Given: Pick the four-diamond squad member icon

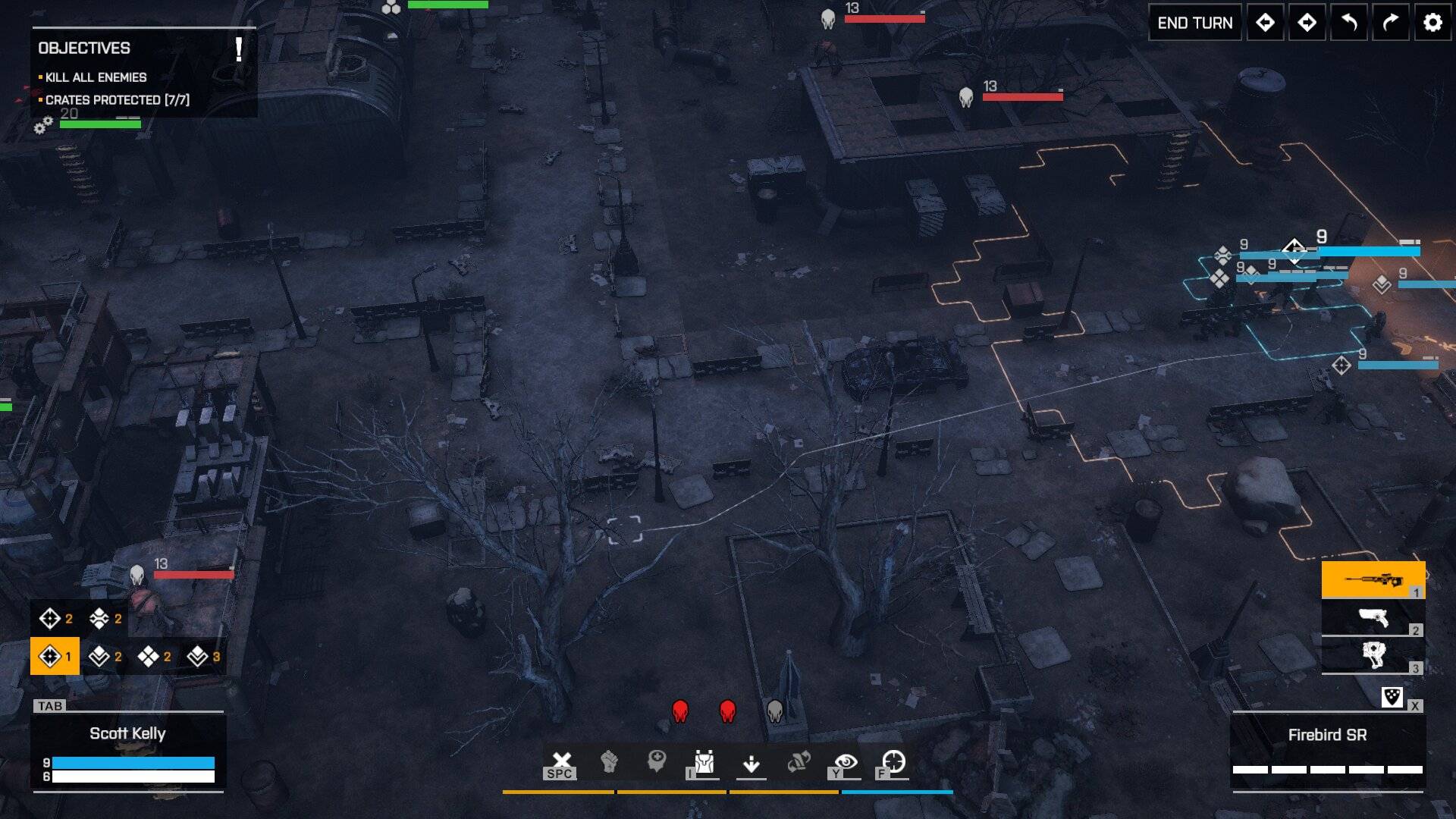Looking at the screenshot, I should (x=149, y=656).
